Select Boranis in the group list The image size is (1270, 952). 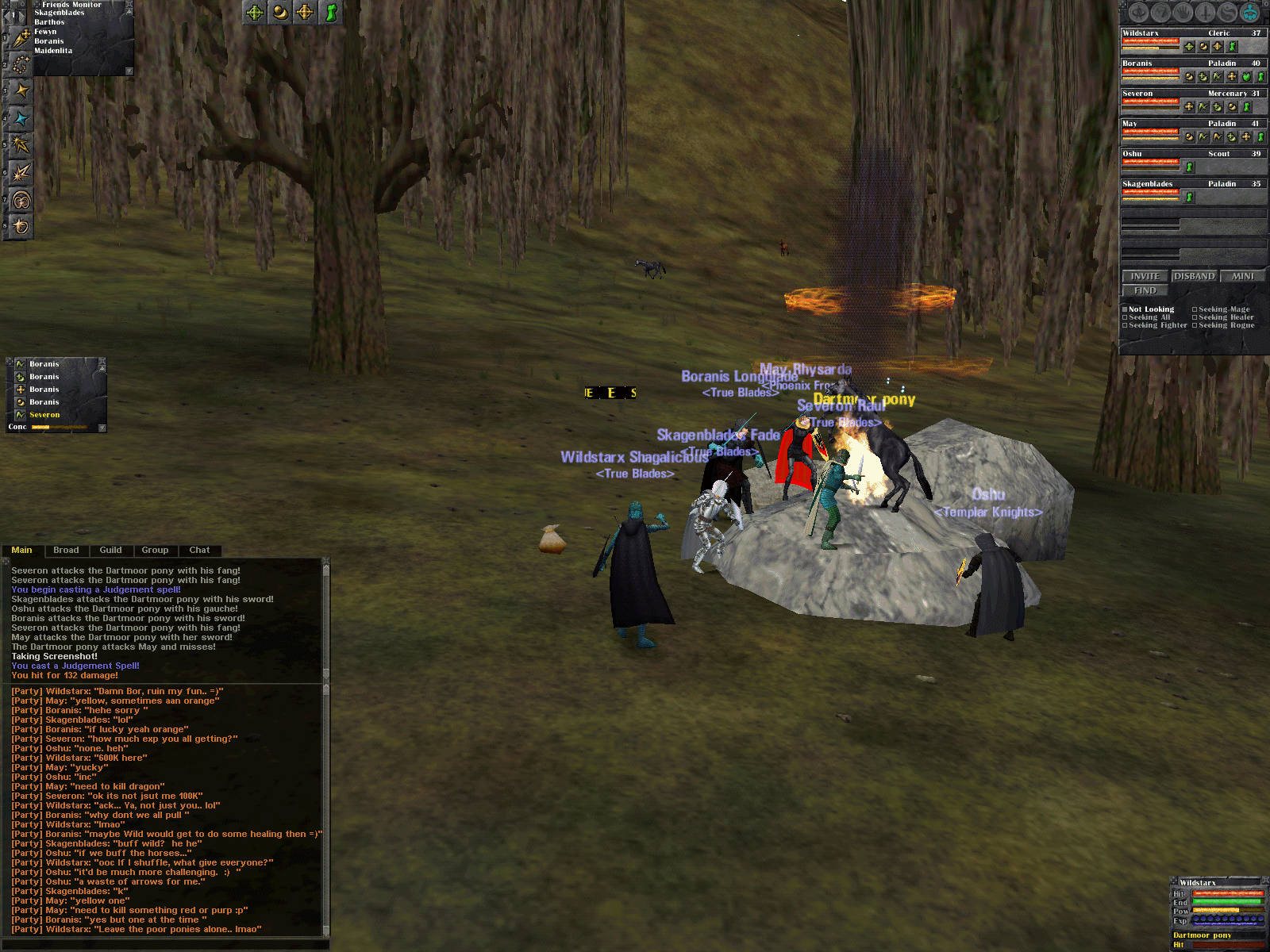click(x=1137, y=63)
